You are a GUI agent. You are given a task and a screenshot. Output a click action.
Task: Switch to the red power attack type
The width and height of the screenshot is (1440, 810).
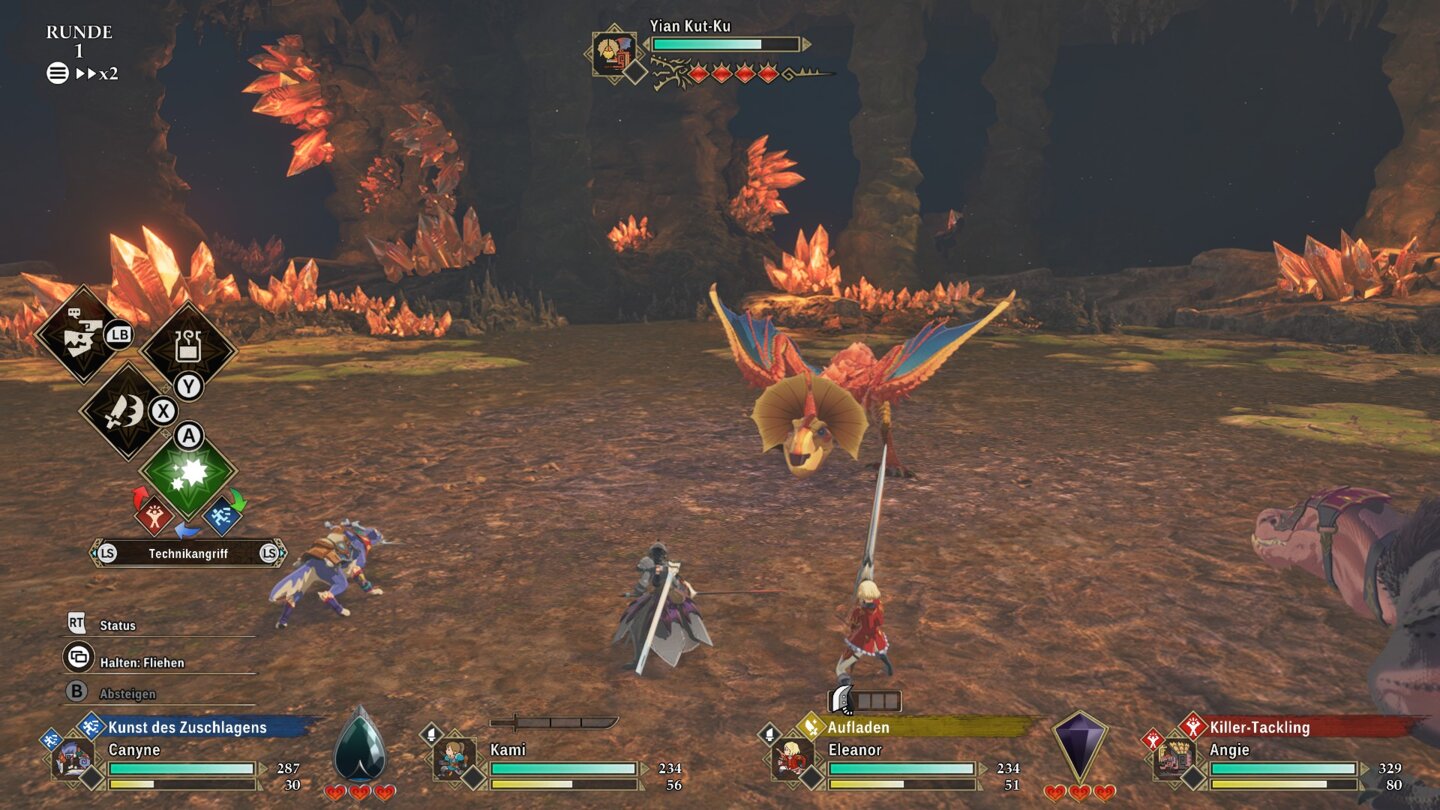click(x=154, y=515)
